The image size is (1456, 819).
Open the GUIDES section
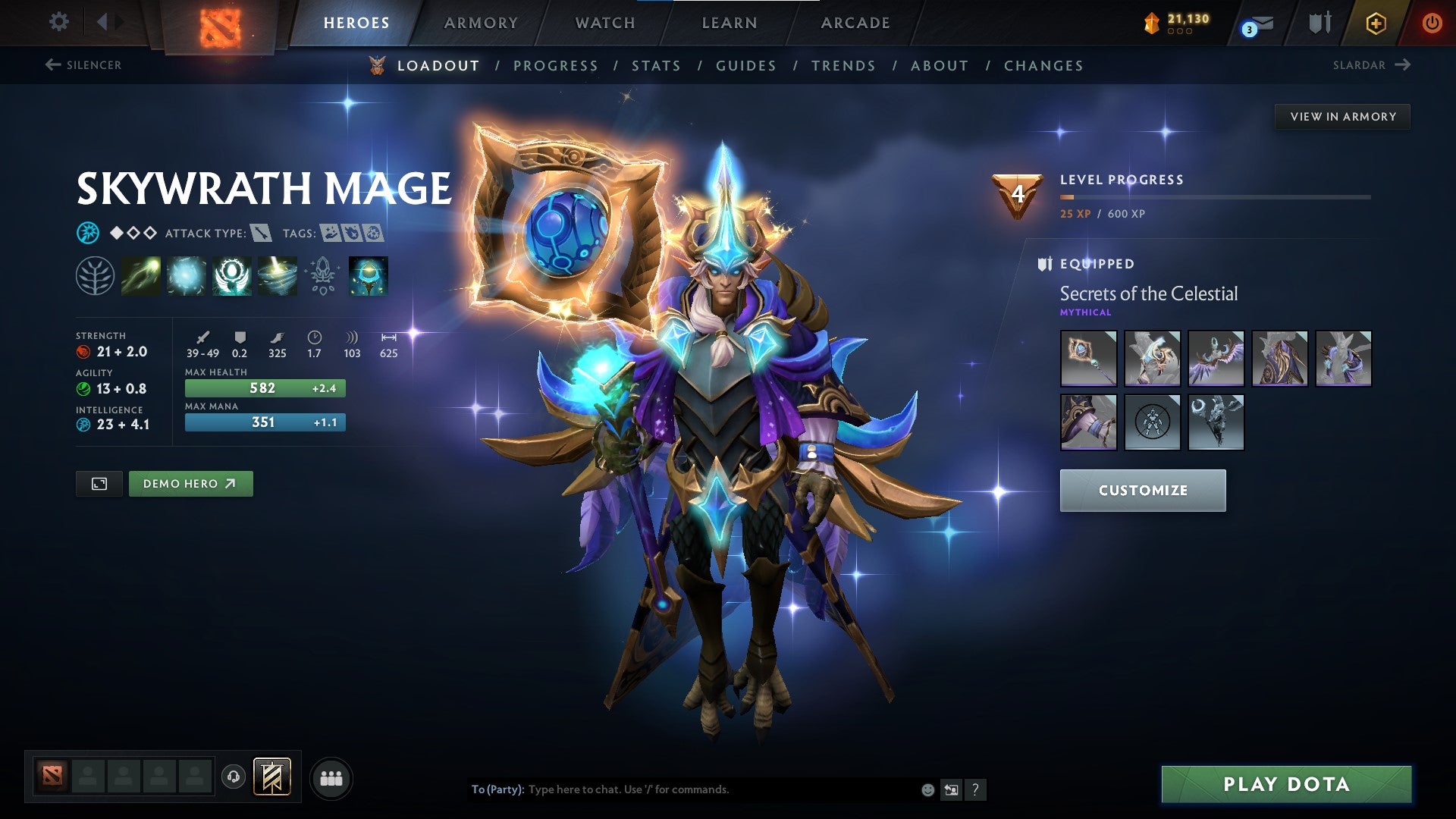[x=745, y=66]
